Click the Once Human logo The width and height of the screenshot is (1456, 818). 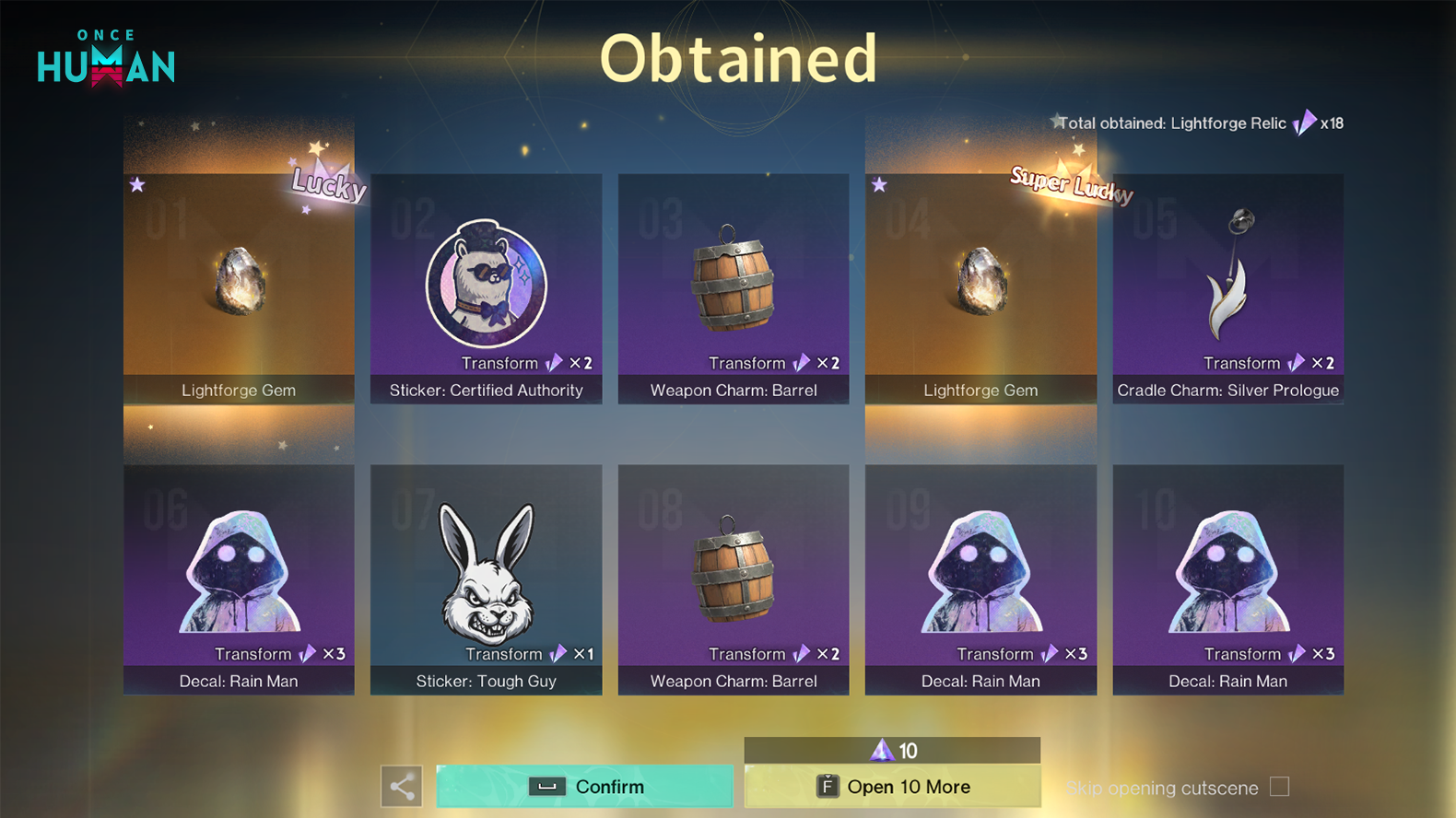tap(106, 59)
